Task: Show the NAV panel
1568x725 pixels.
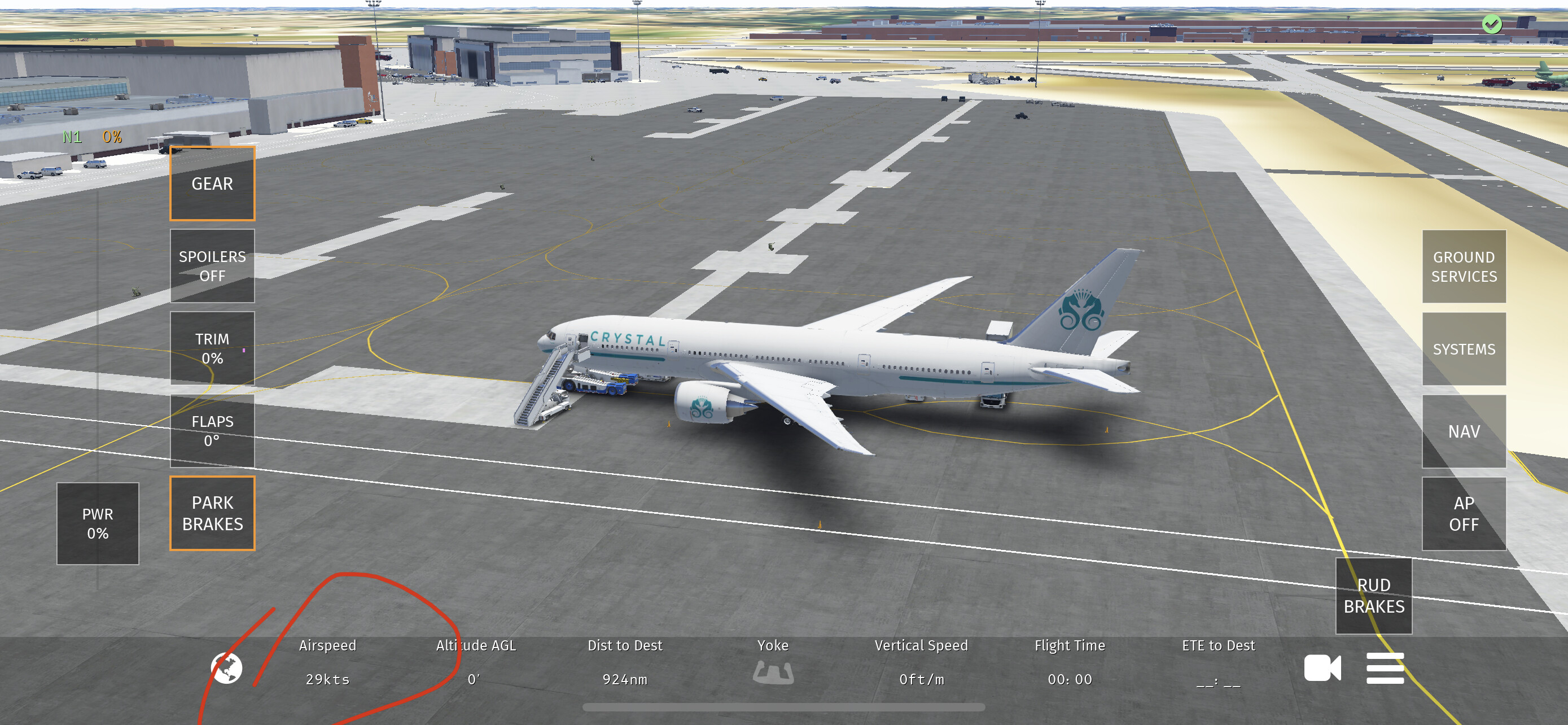Action: (1464, 431)
